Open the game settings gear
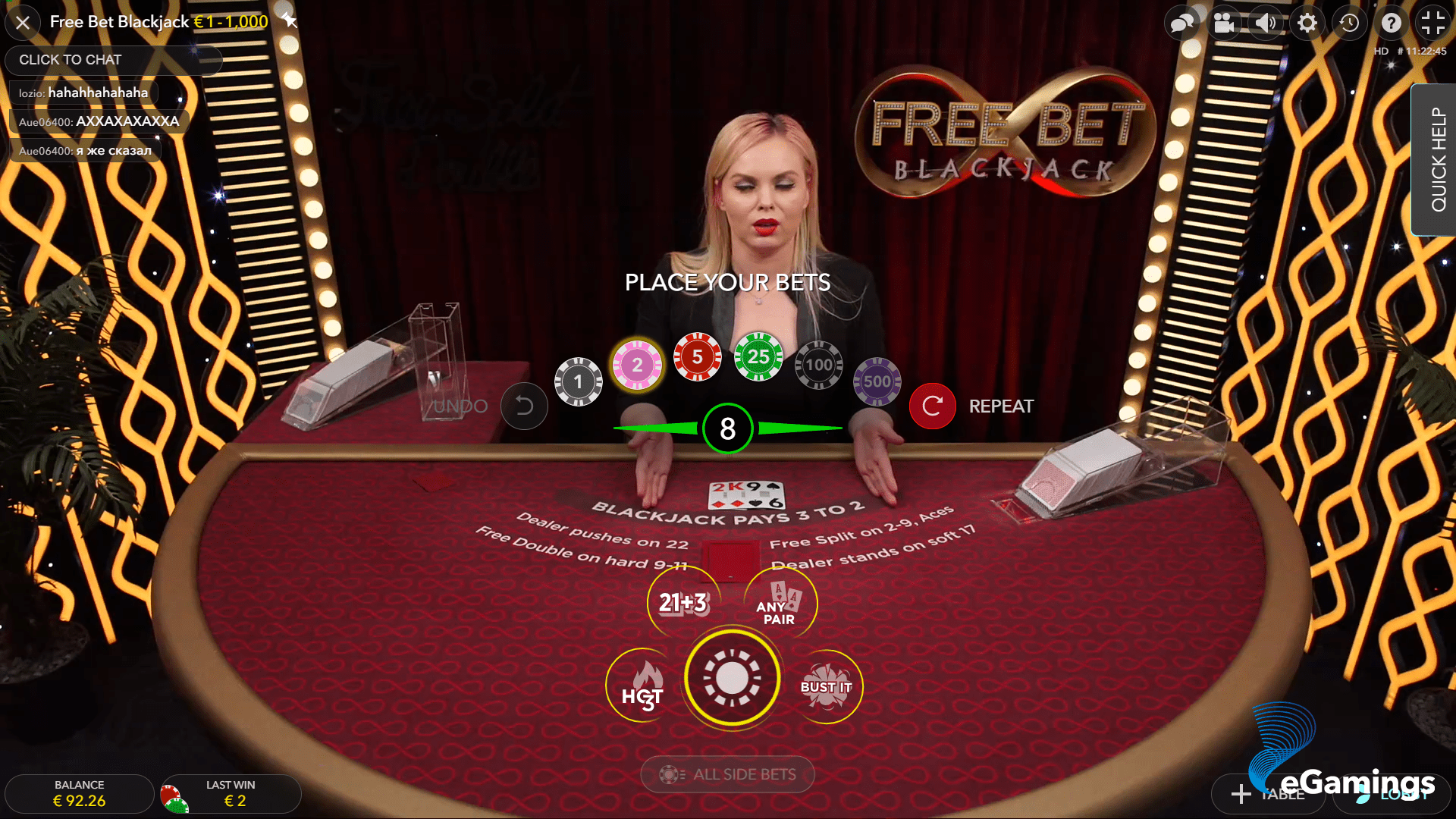 click(1307, 23)
